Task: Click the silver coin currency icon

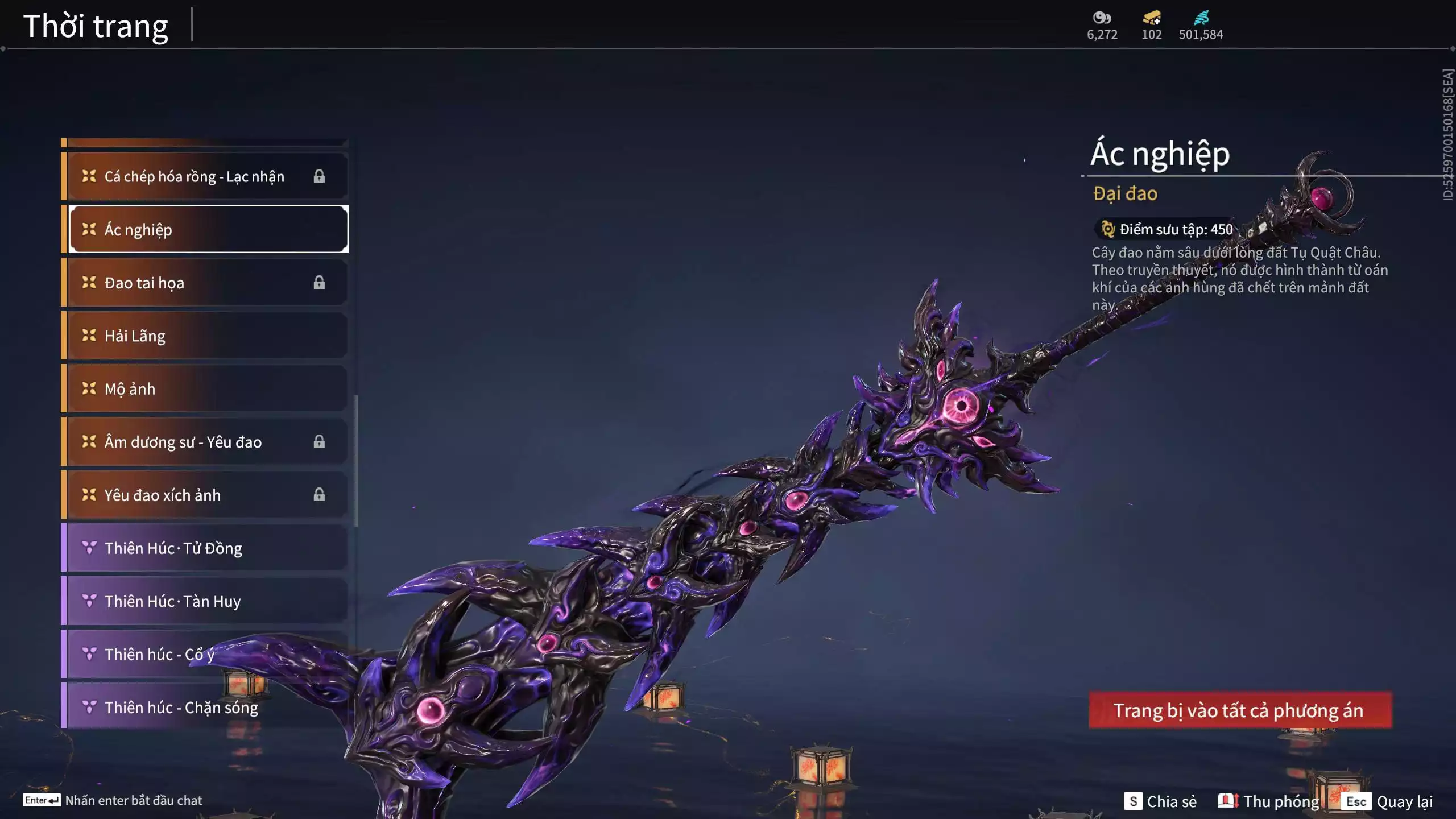Action: point(1102,18)
